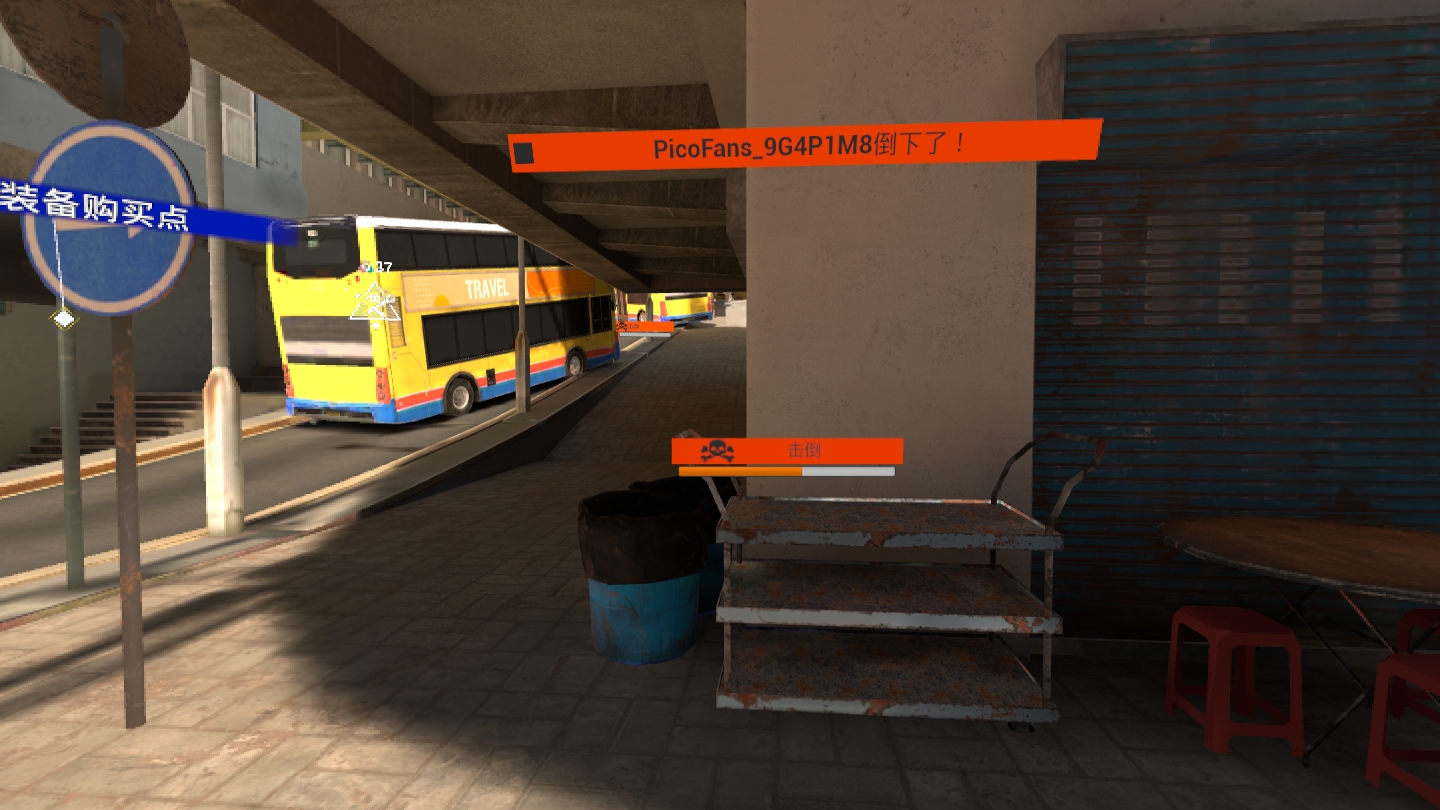The width and height of the screenshot is (1440, 810).
Task: Click the knockdown progress bar below 击倒
Action: tap(785, 471)
